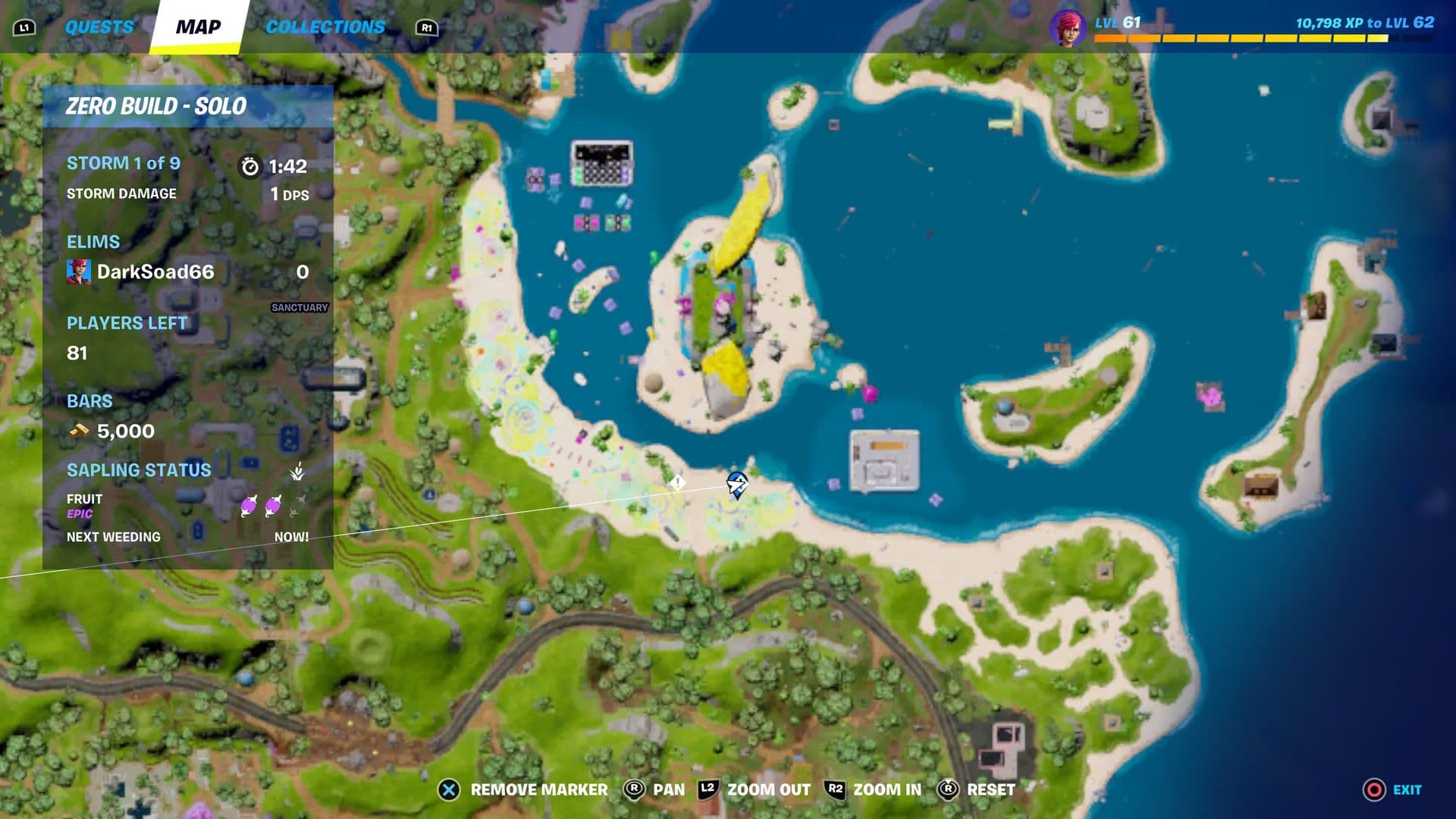1456x819 pixels.
Task: Switch to the Quests tab
Action: tap(99, 27)
